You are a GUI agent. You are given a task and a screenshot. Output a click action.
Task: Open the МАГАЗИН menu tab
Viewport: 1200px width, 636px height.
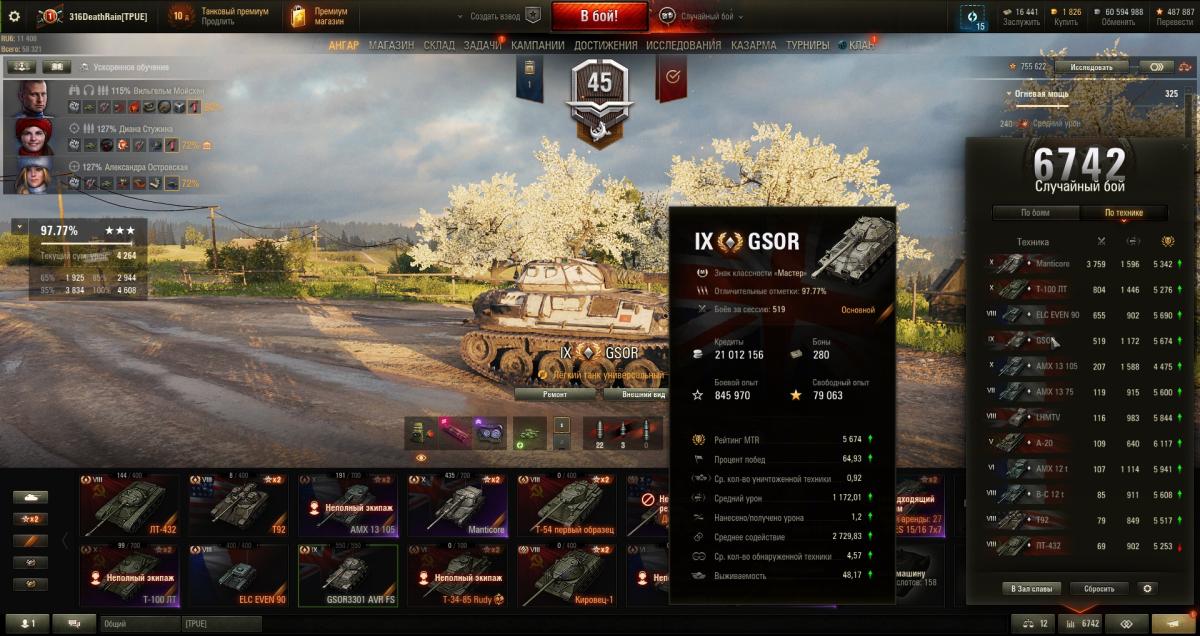coord(391,45)
